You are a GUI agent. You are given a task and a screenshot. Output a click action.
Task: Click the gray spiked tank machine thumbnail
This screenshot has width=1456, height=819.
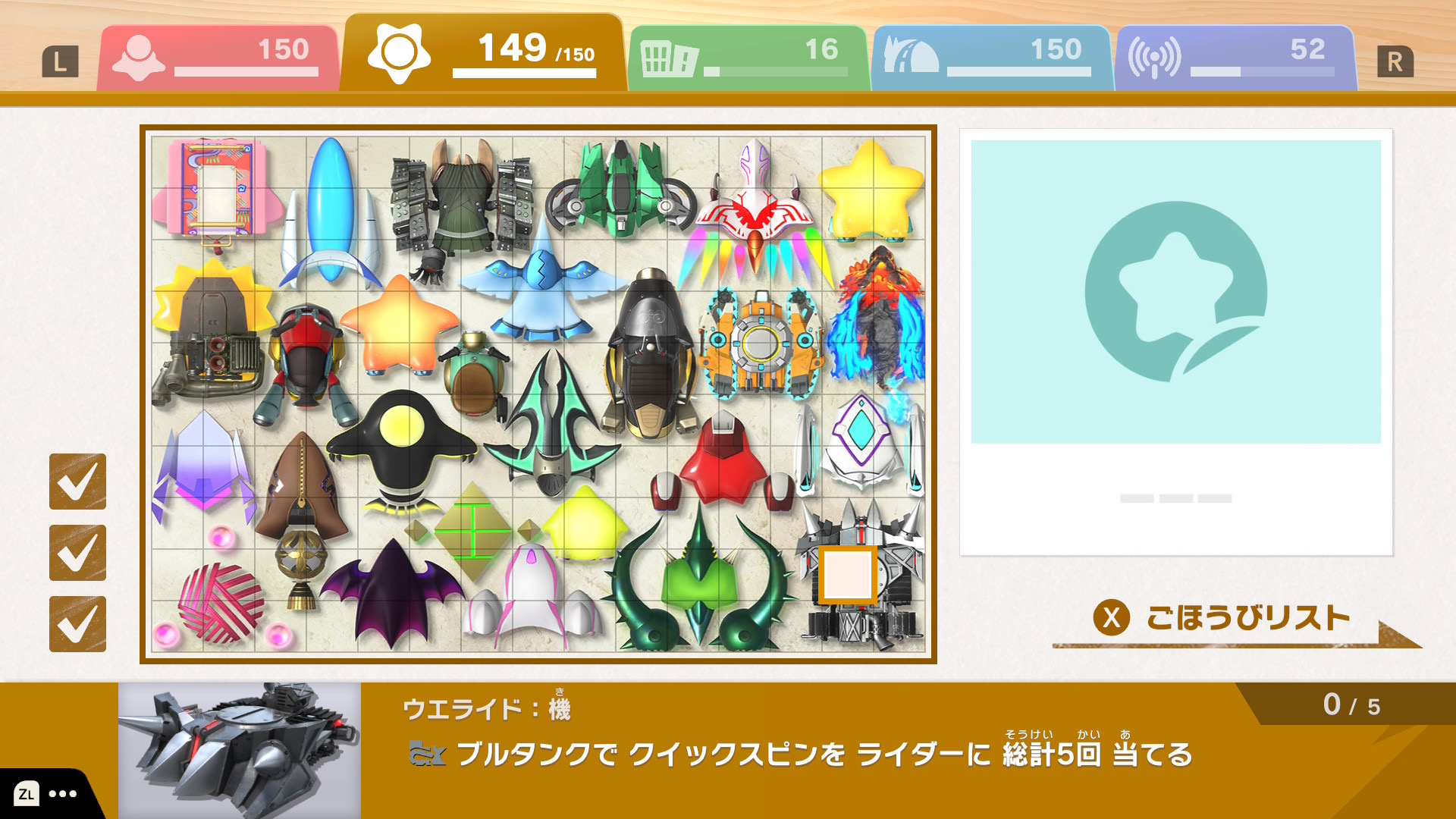point(240,750)
